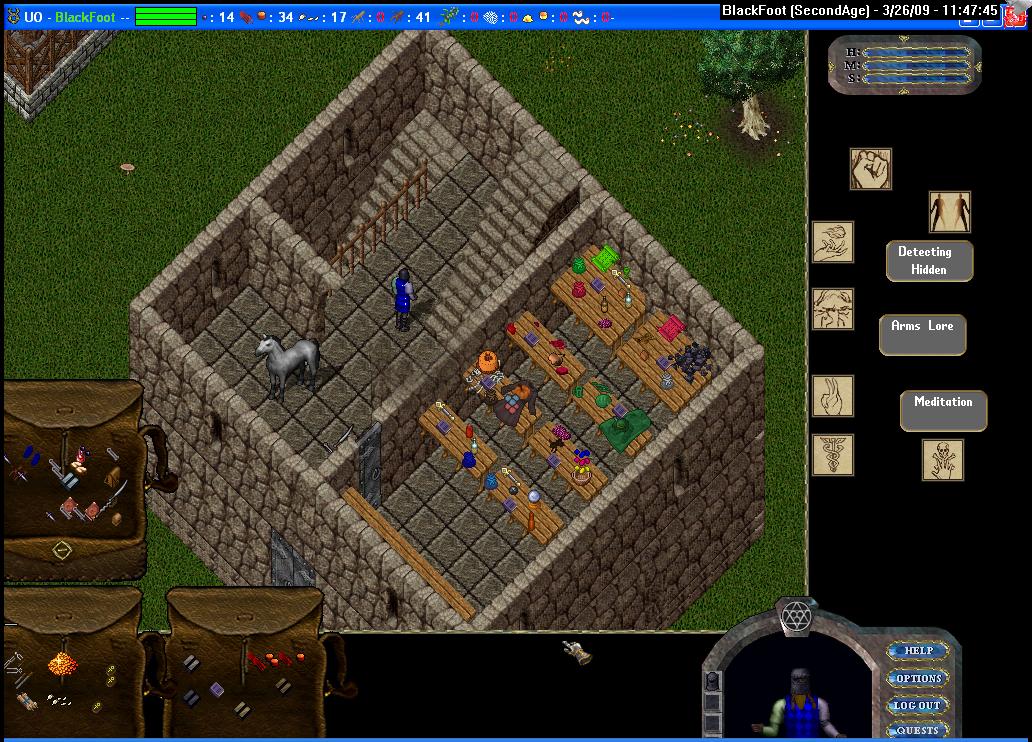Cast the hand with flames spell icon
1032x742 pixels.
833,242
